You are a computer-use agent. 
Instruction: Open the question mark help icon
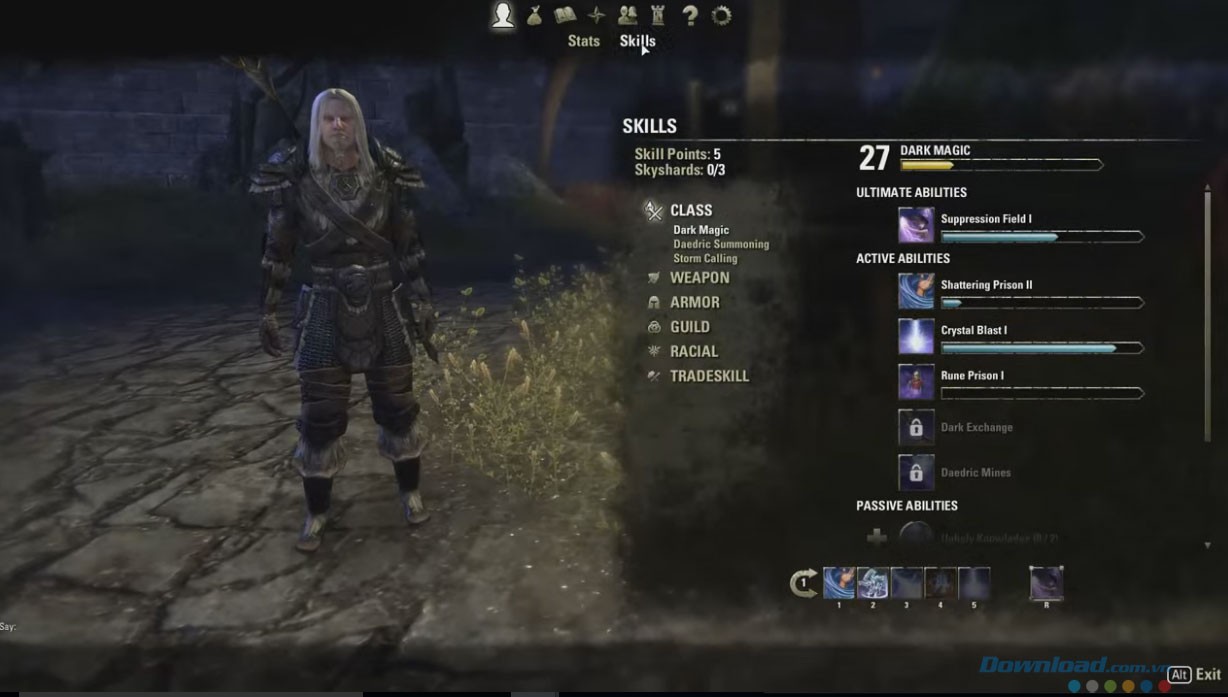(x=689, y=15)
